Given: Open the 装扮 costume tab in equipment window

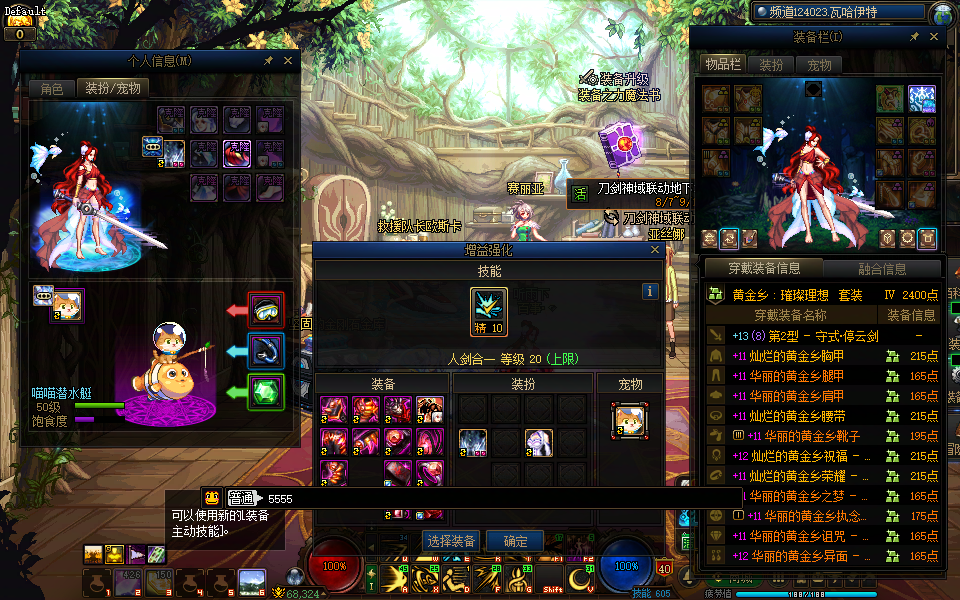Looking at the screenshot, I should [x=771, y=65].
